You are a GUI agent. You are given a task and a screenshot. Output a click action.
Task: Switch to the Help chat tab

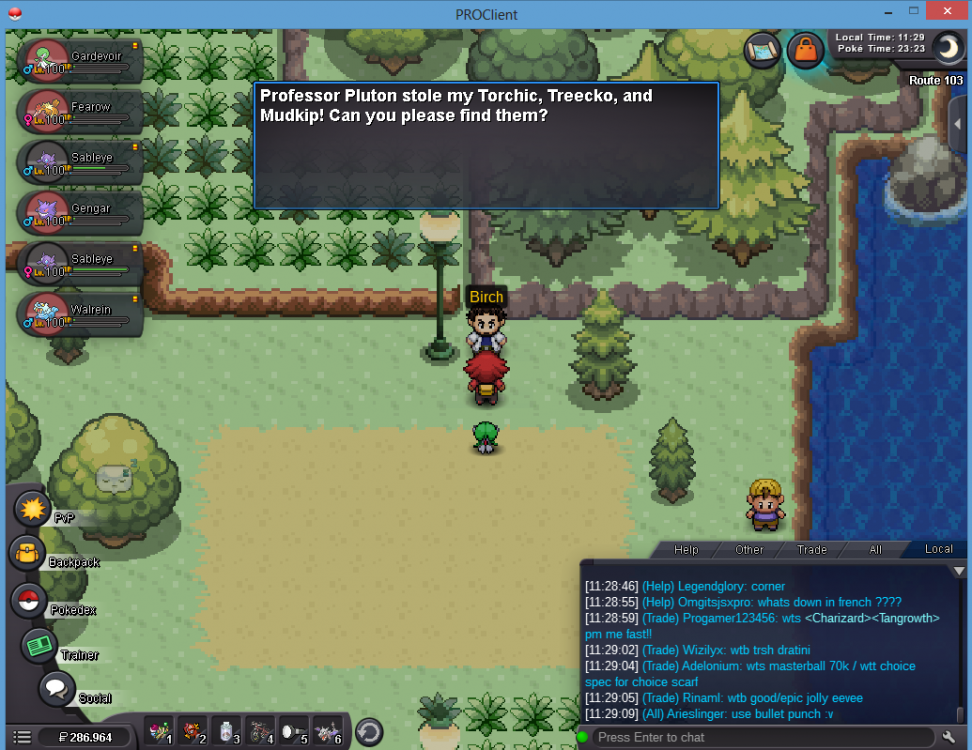pyautogui.click(x=686, y=549)
